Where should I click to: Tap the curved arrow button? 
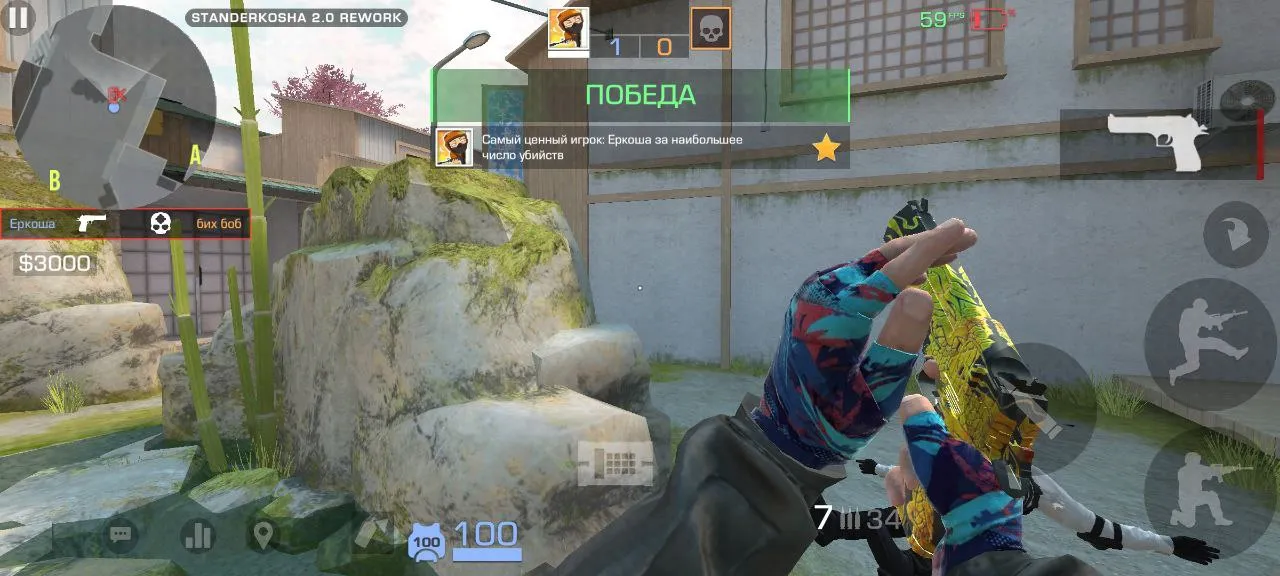click(x=1236, y=234)
